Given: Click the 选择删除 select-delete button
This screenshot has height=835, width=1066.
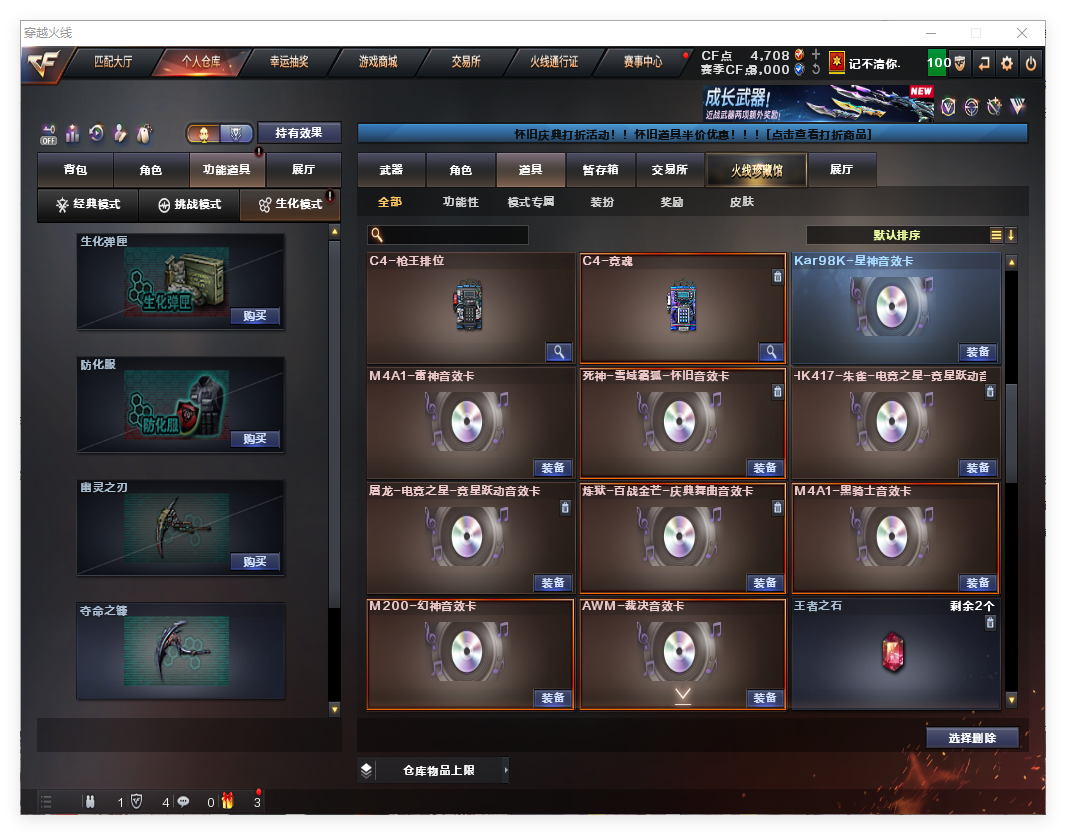Looking at the screenshot, I should [x=972, y=738].
